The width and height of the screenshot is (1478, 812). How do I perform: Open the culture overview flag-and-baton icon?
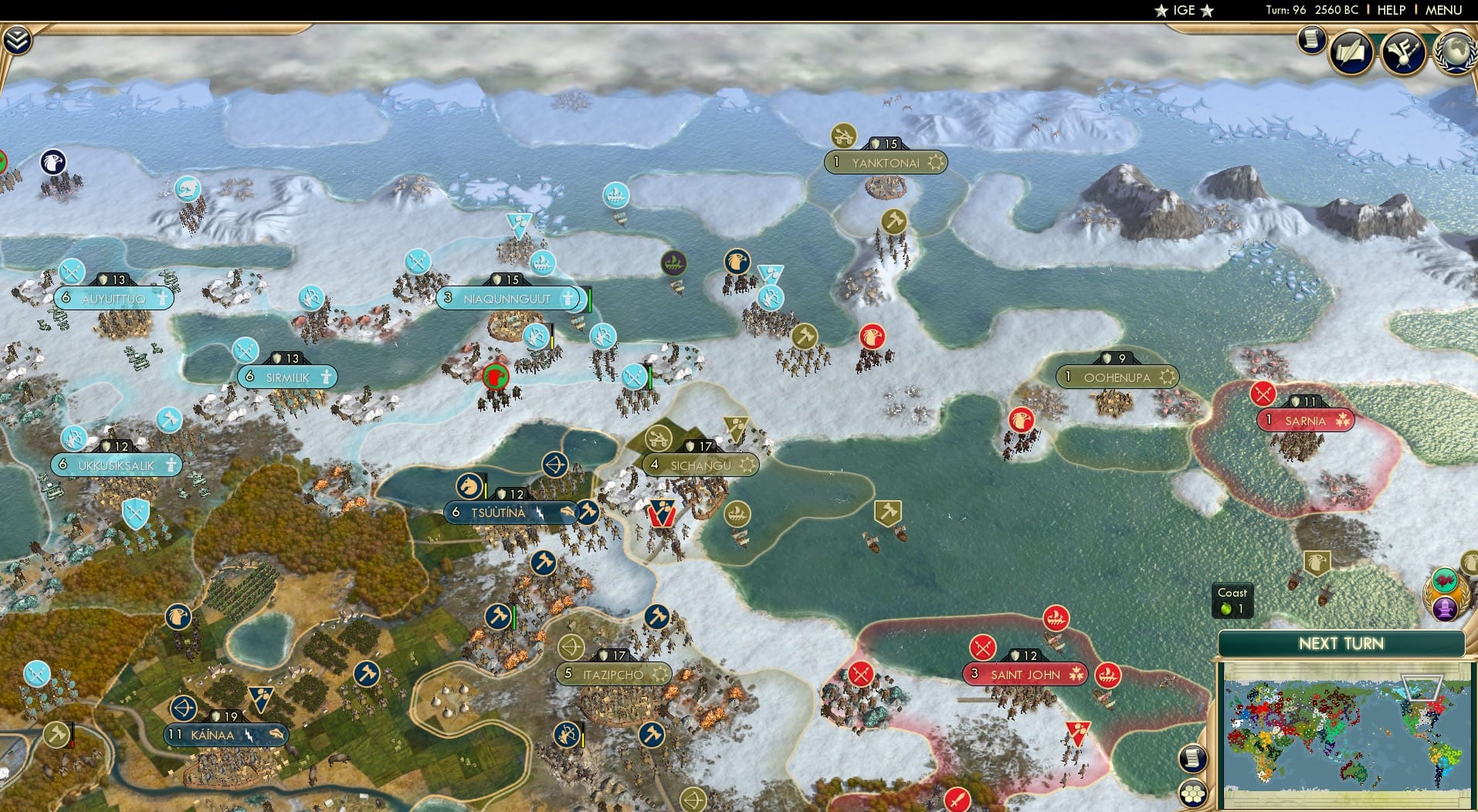[1404, 52]
